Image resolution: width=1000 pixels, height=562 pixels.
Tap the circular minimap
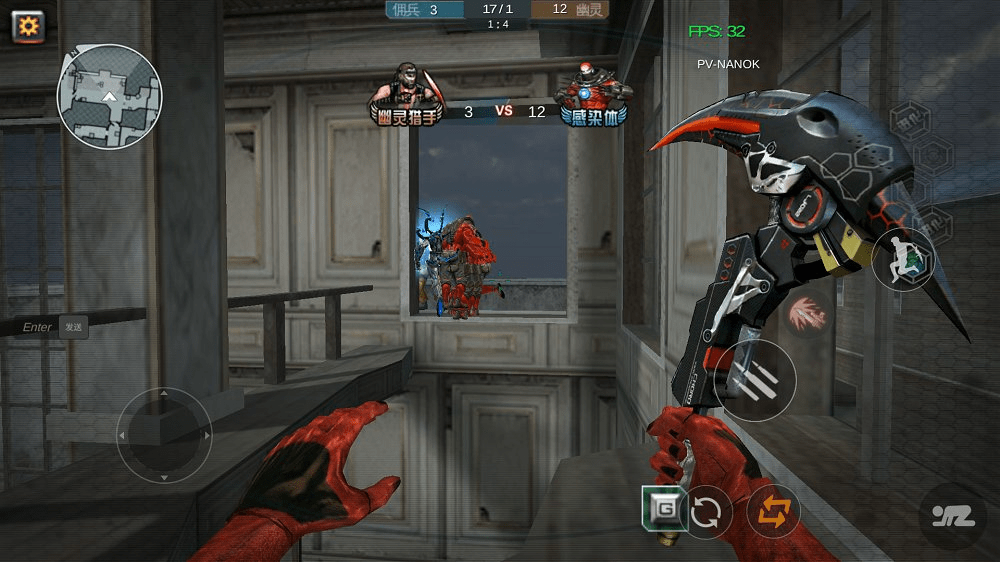click(109, 97)
